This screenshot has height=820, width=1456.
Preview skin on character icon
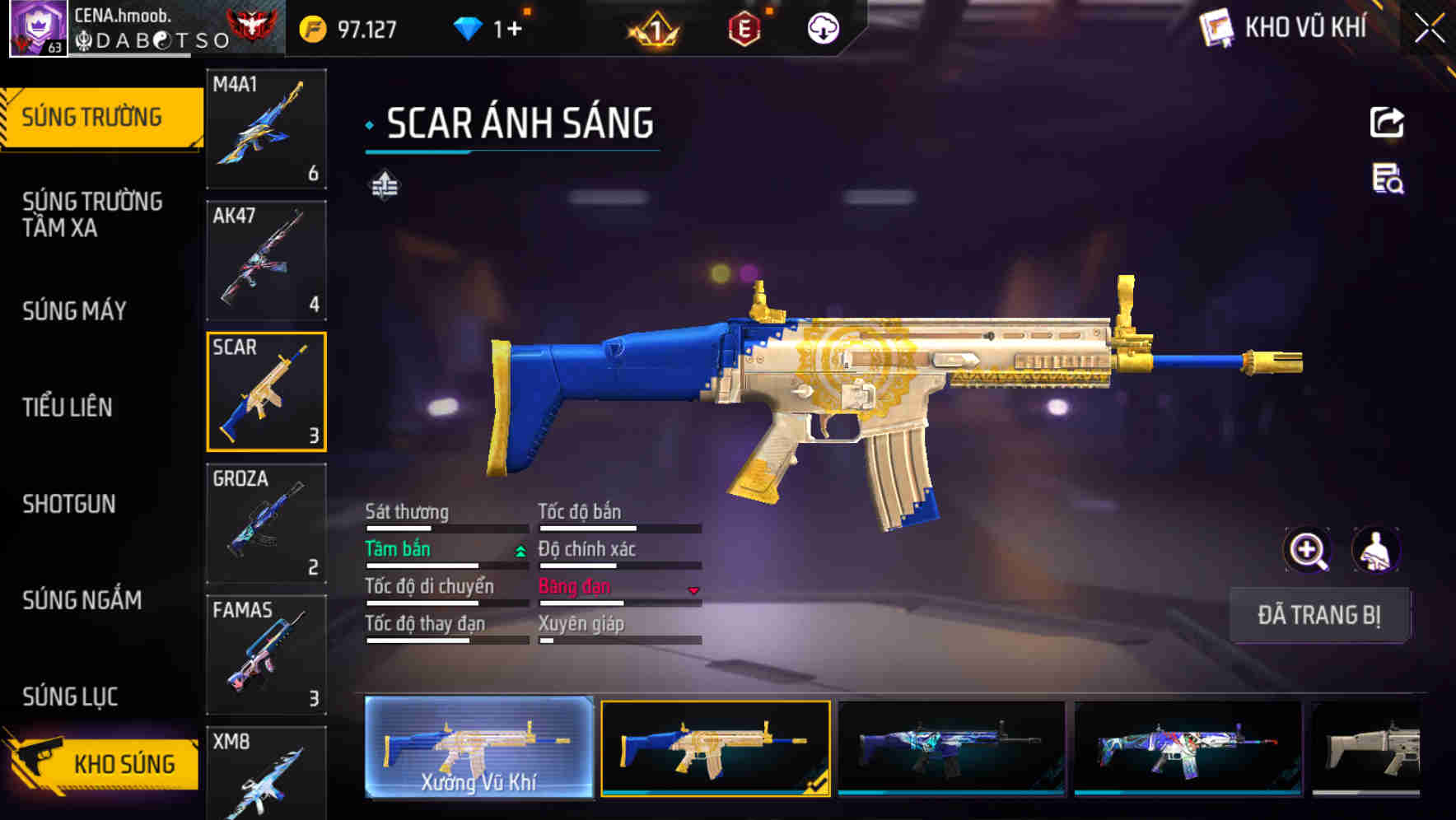point(1376,550)
